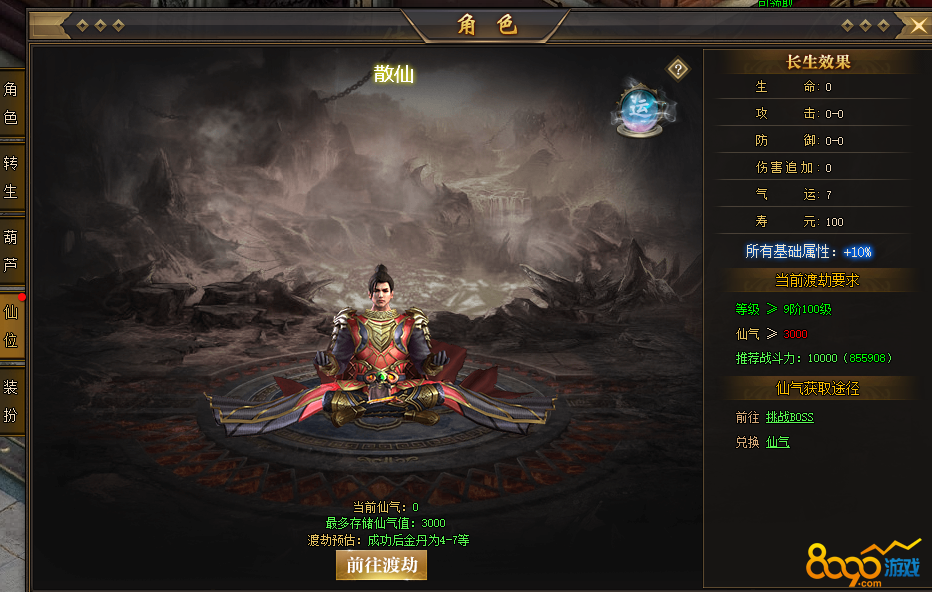Switch to the 仙位 tab

[x=11, y=326]
